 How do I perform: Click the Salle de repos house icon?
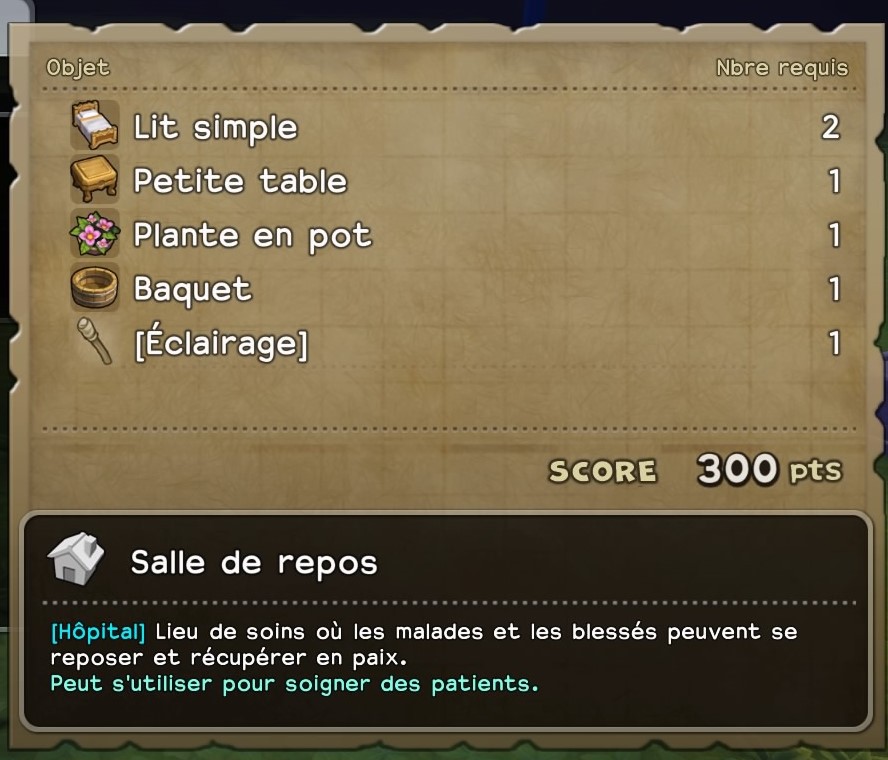76,559
